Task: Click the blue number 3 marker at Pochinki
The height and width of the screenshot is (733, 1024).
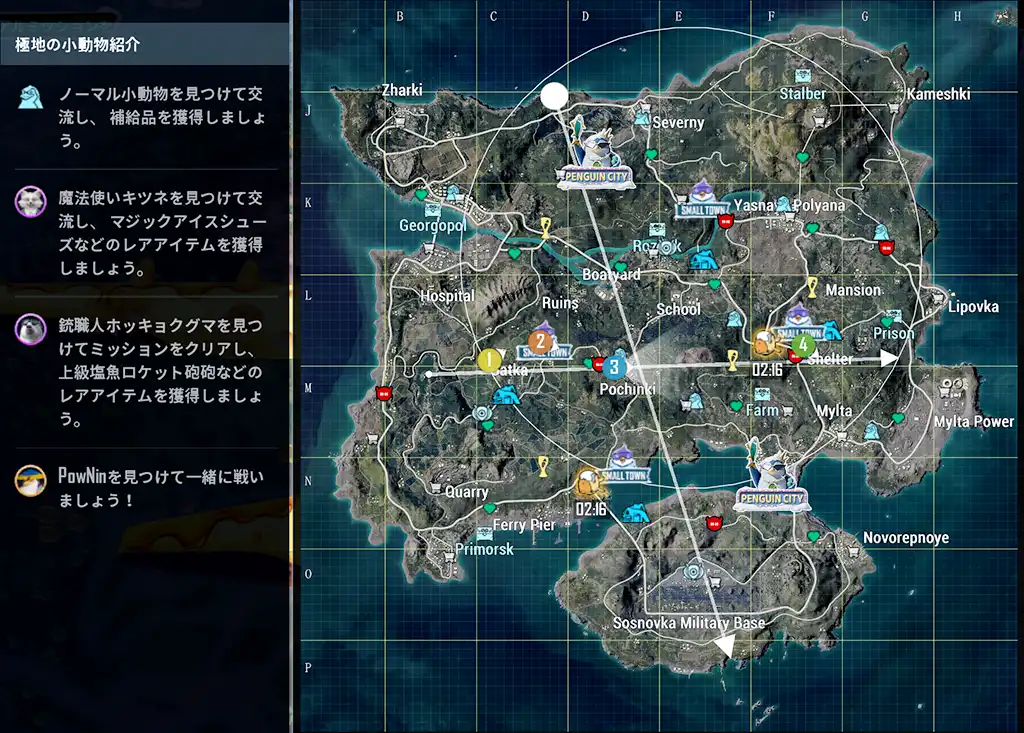Action: coord(614,366)
